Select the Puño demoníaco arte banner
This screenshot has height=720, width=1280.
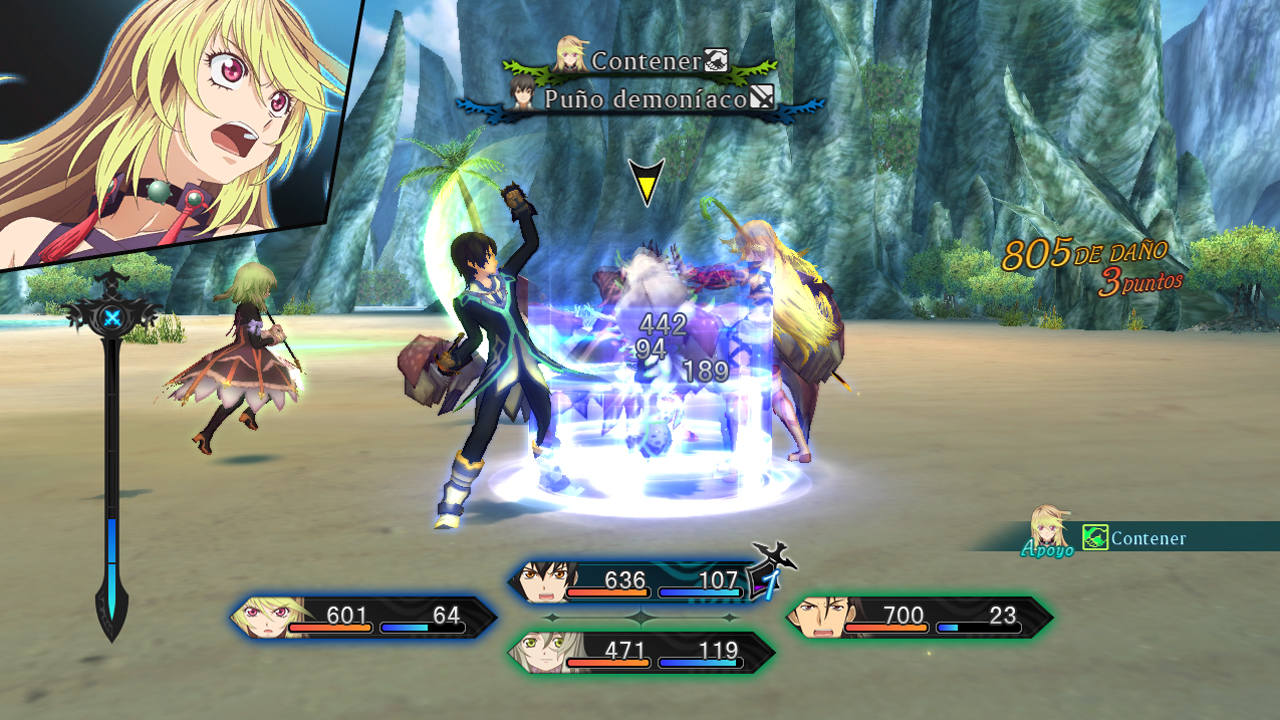point(641,99)
